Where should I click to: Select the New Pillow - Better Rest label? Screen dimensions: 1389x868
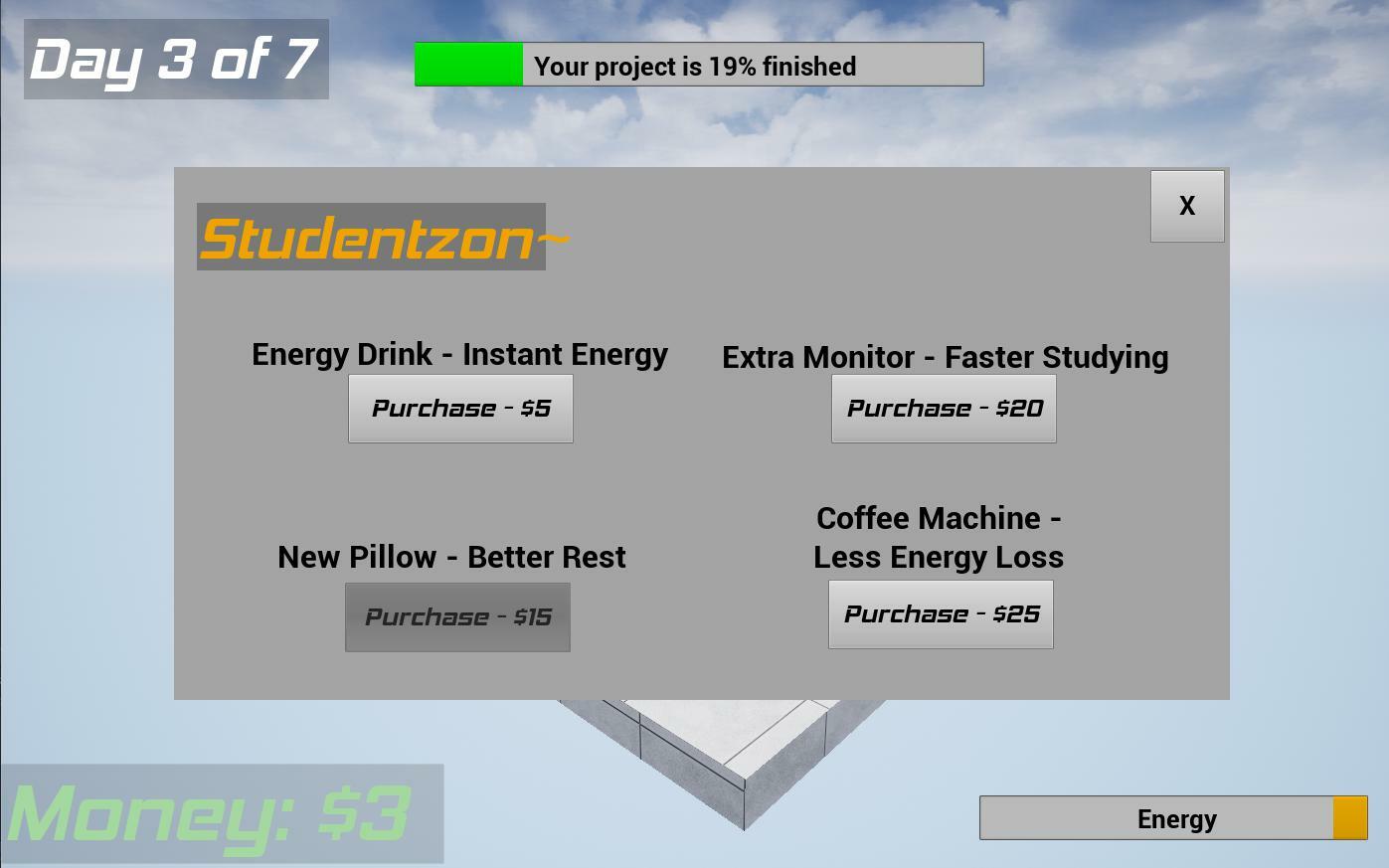[x=451, y=557]
